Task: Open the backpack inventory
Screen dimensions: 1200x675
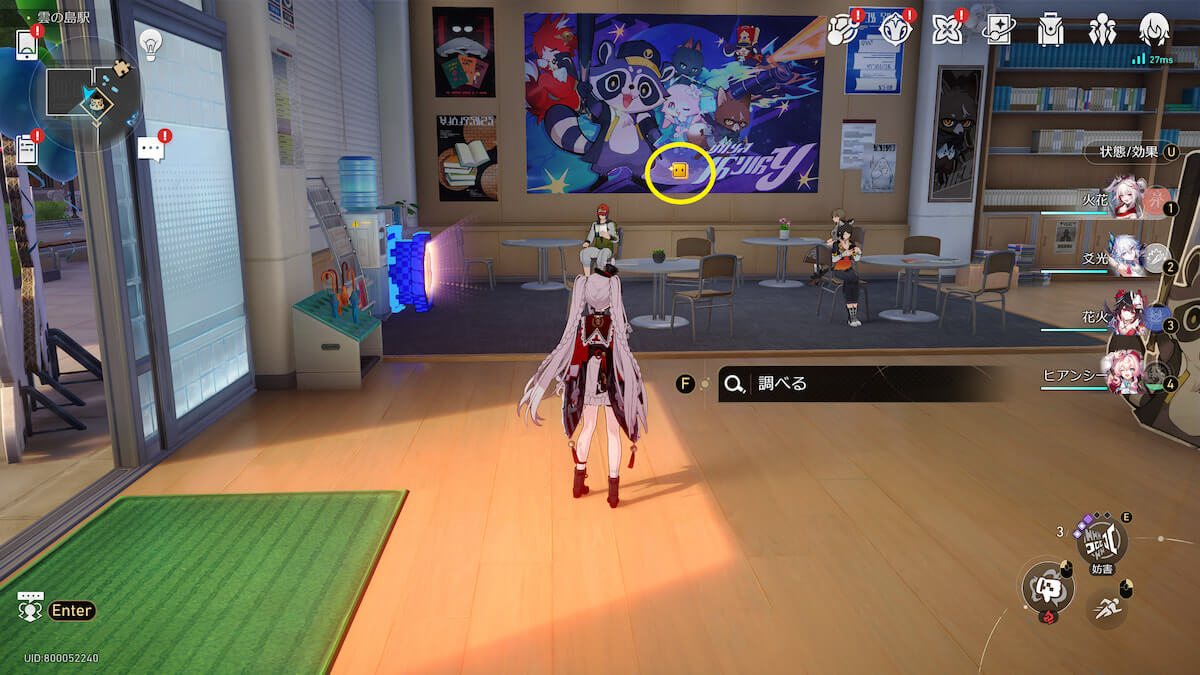Action: coord(1050,29)
